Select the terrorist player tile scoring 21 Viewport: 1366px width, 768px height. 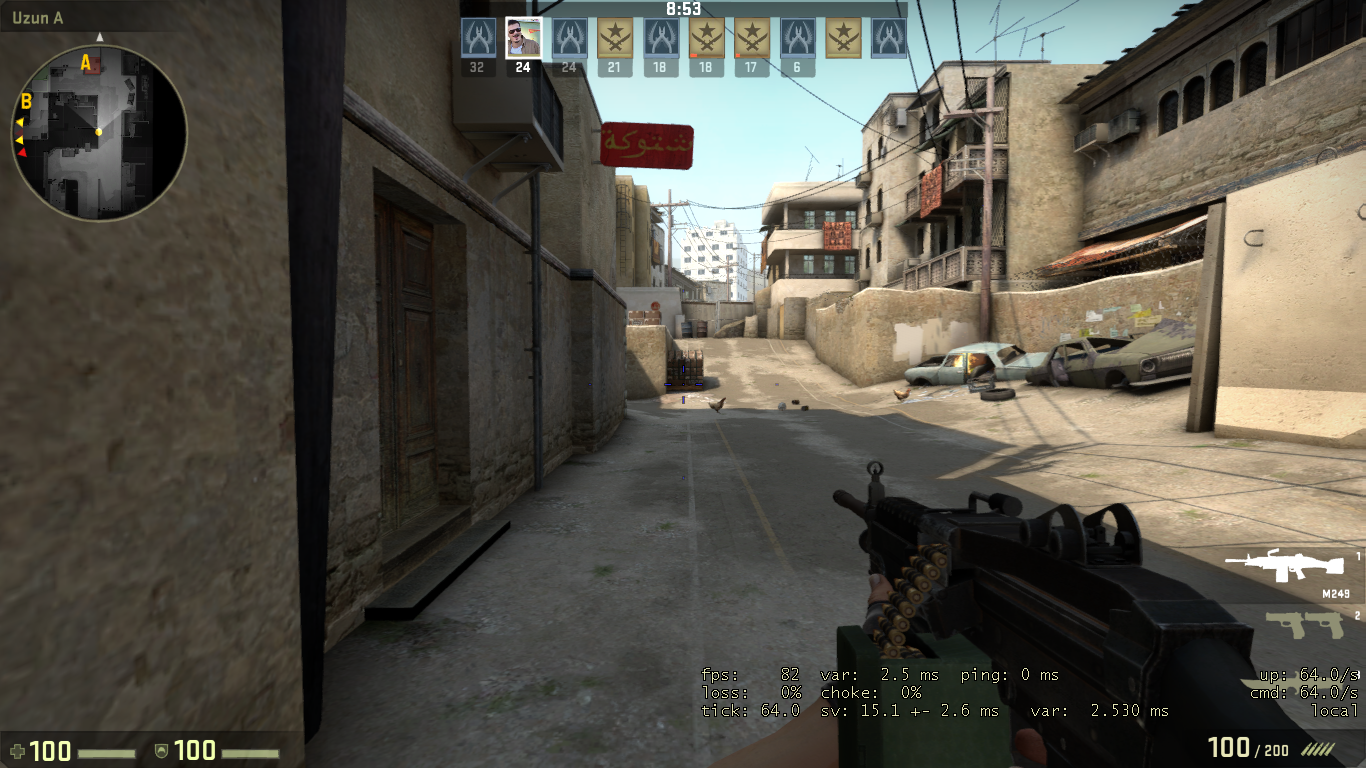tap(615, 38)
